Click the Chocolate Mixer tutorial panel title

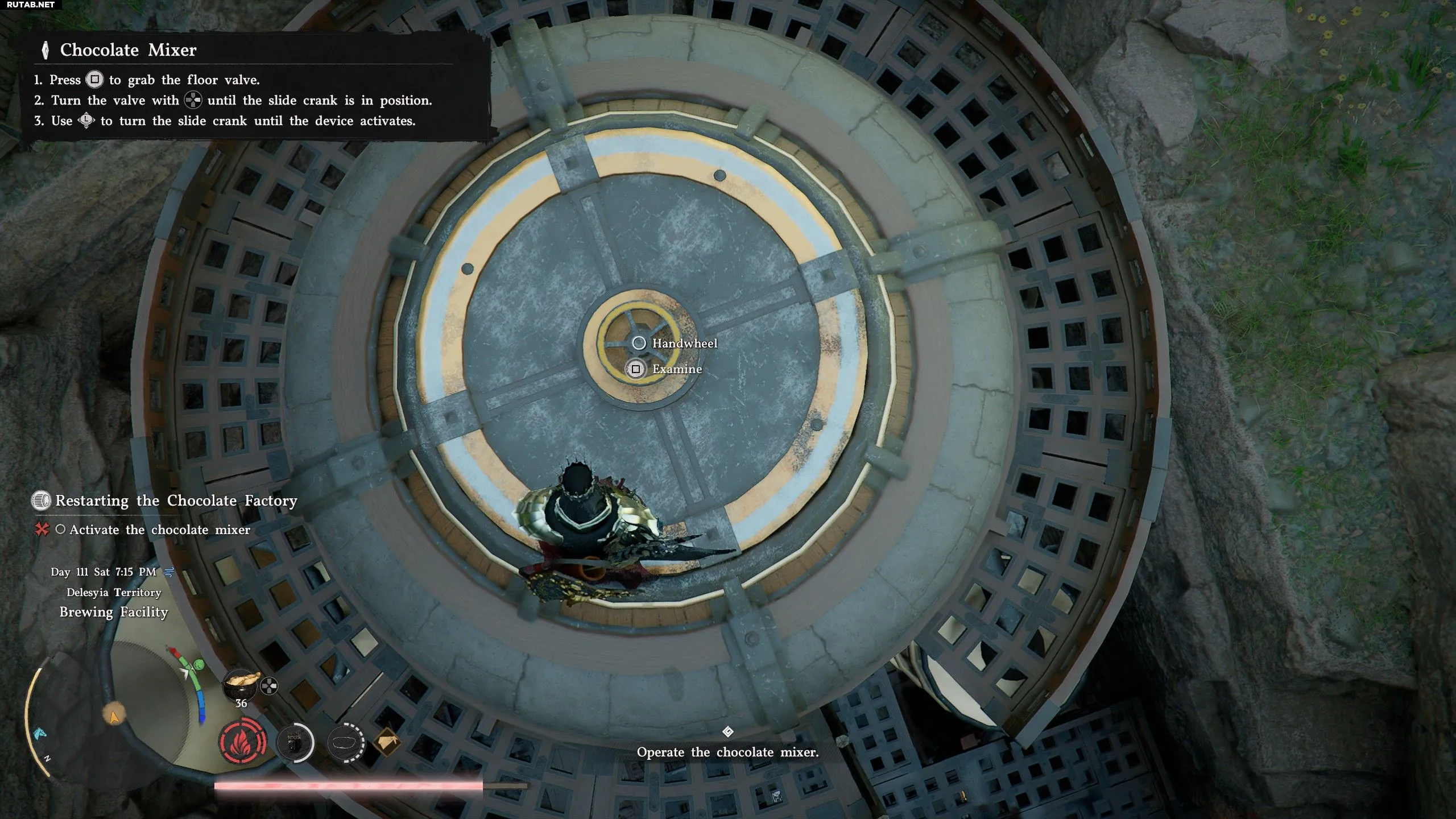(128, 50)
